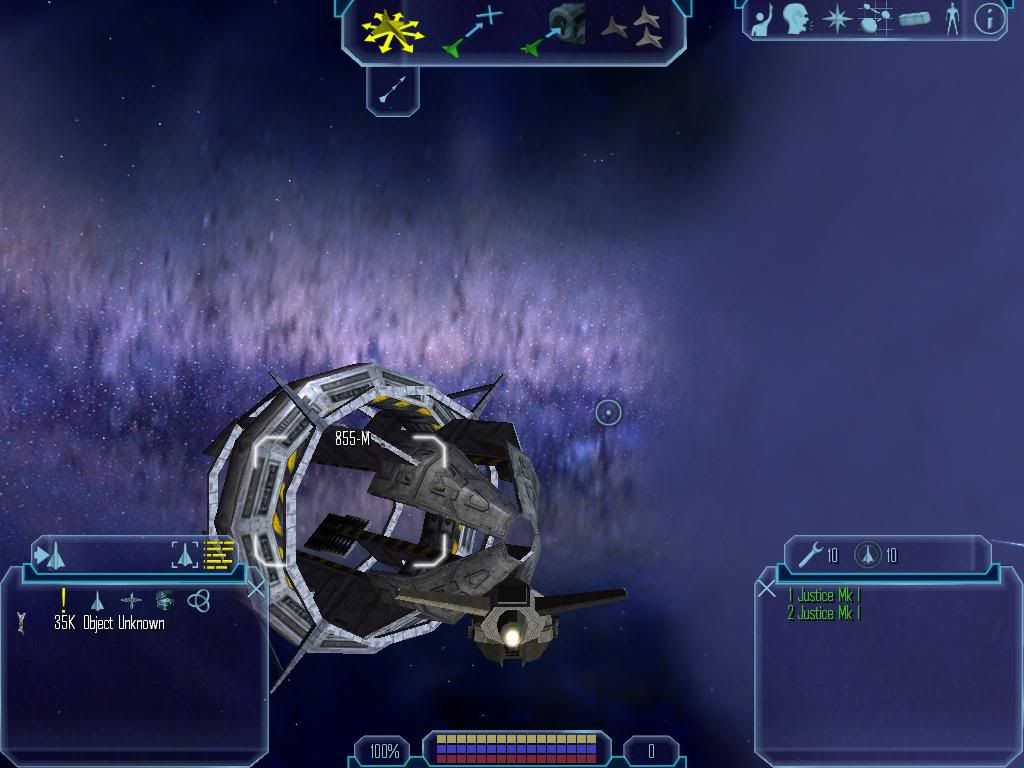Select the 35K Object Unknown contact
The height and width of the screenshot is (768, 1024).
click(x=109, y=624)
